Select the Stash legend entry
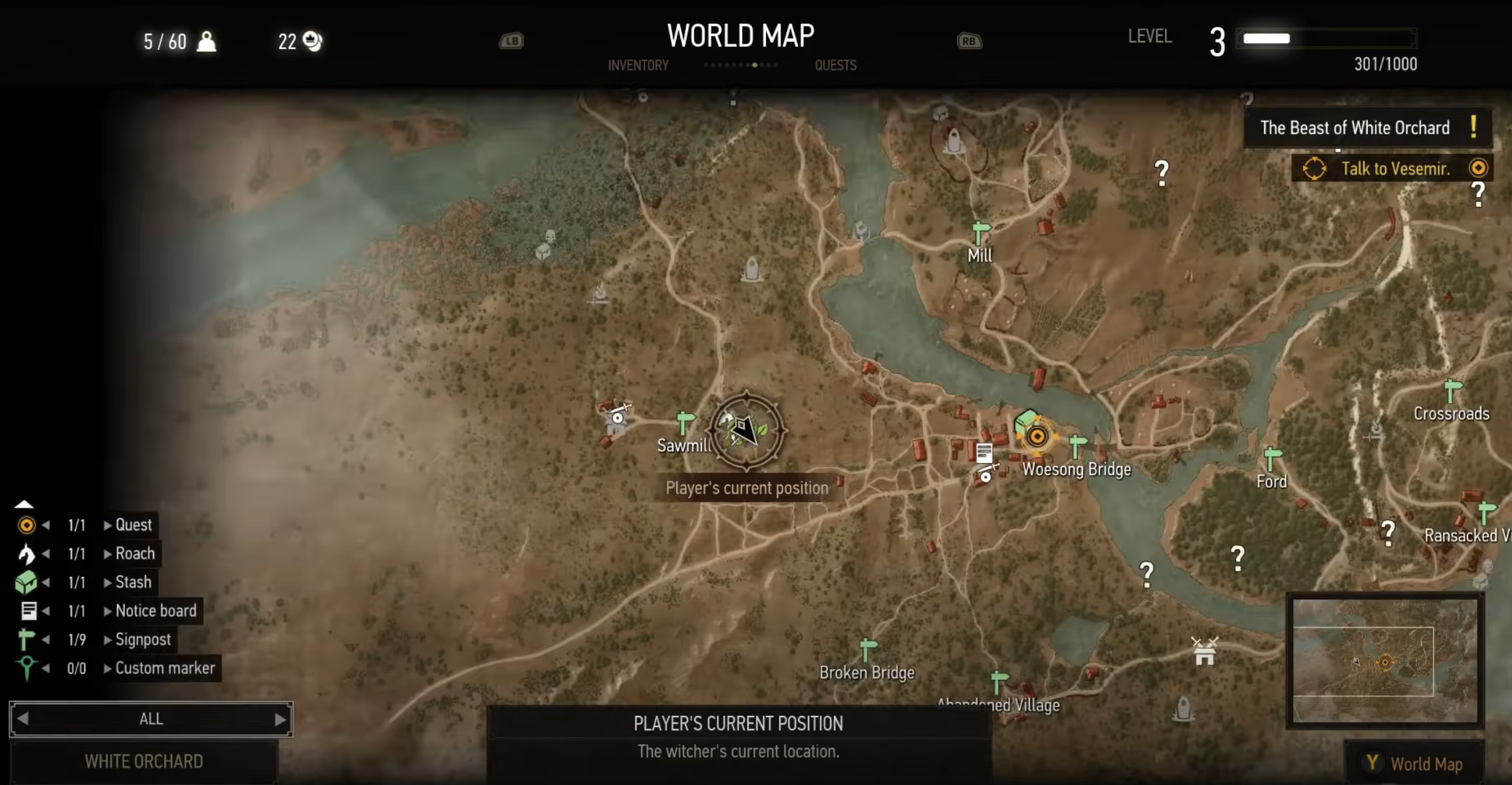The image size is (1512, 785). click(x=133, y=582)
